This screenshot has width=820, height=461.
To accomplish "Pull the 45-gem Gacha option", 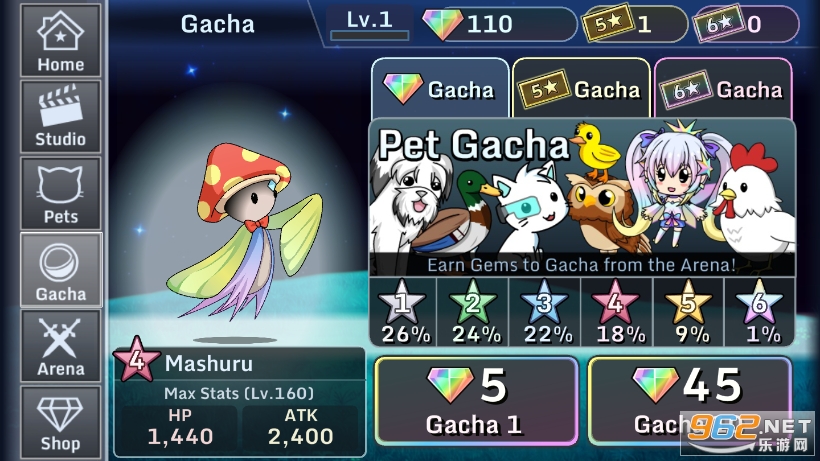I will [x=688, y=401].
